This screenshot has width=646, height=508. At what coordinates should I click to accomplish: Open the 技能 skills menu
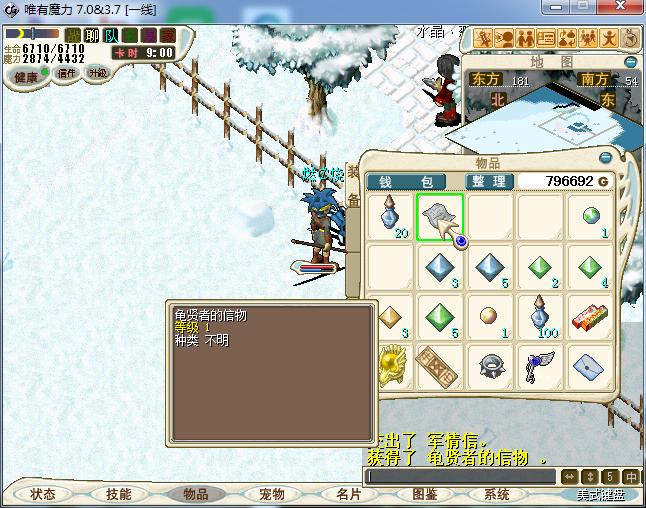118,494
